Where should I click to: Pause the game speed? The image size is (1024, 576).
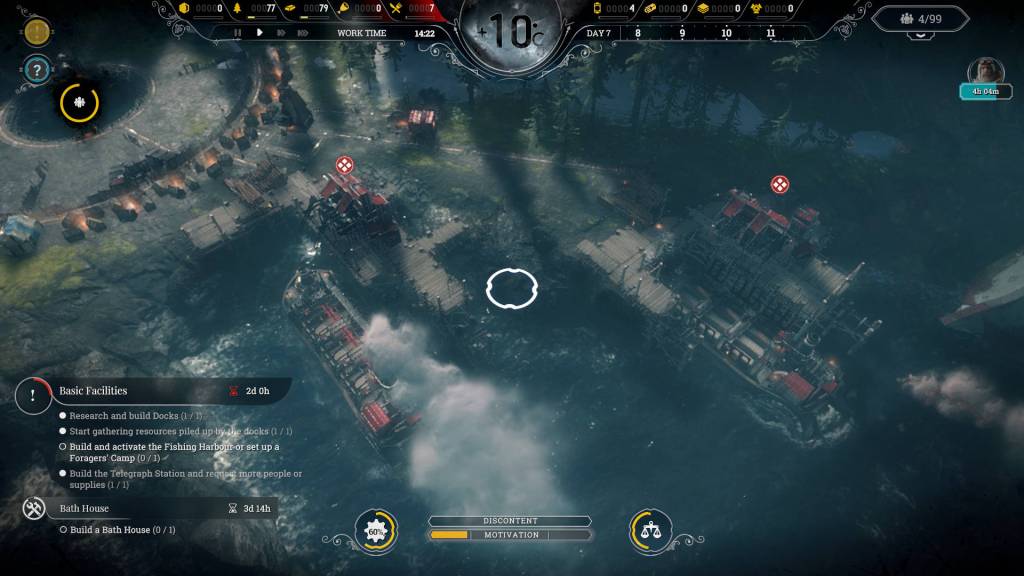click(238, 32)
